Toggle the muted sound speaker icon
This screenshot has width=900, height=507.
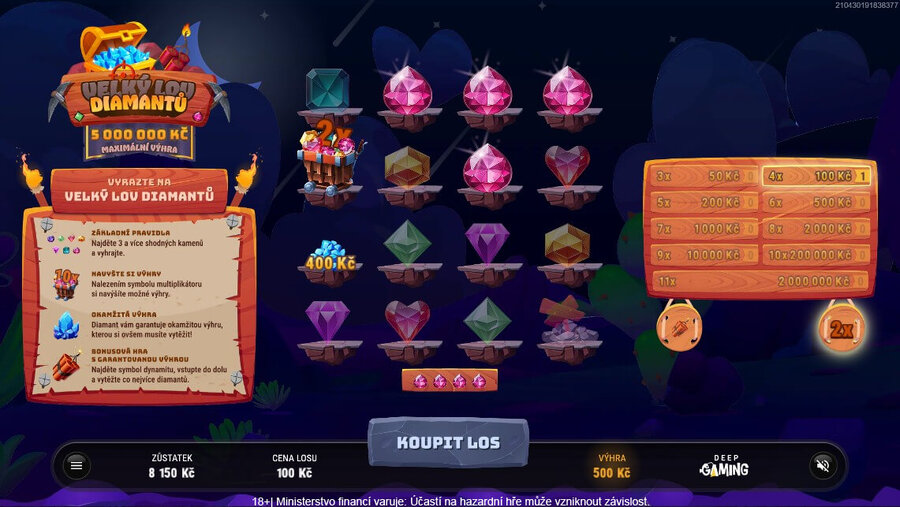(x=822, y=465)
